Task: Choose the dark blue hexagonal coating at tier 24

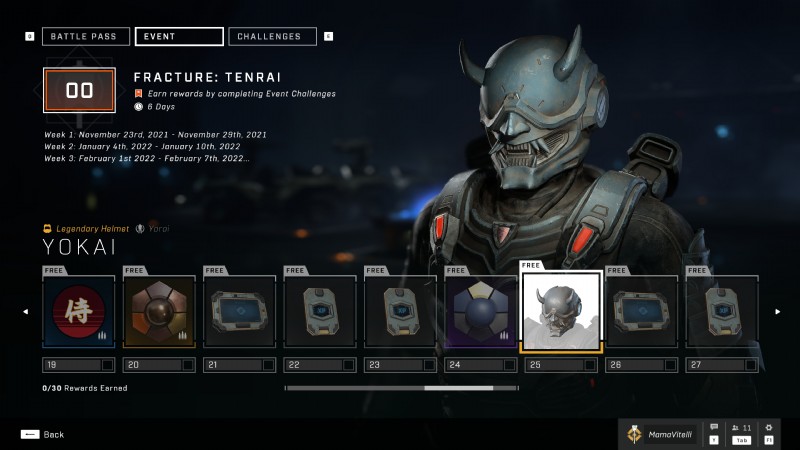Action: (x=481, y=312)
